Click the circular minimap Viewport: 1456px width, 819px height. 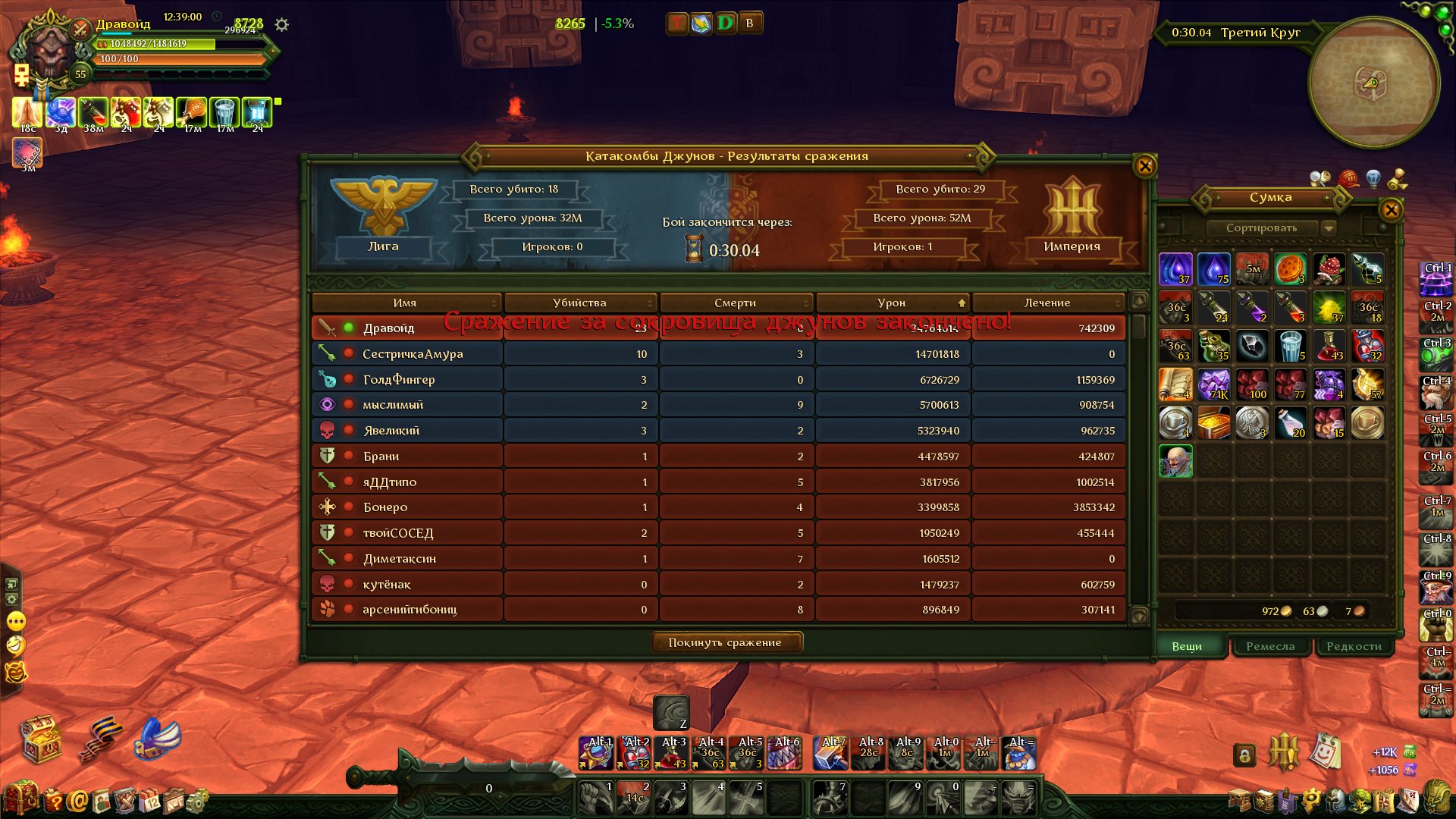tap(1373, 82)
